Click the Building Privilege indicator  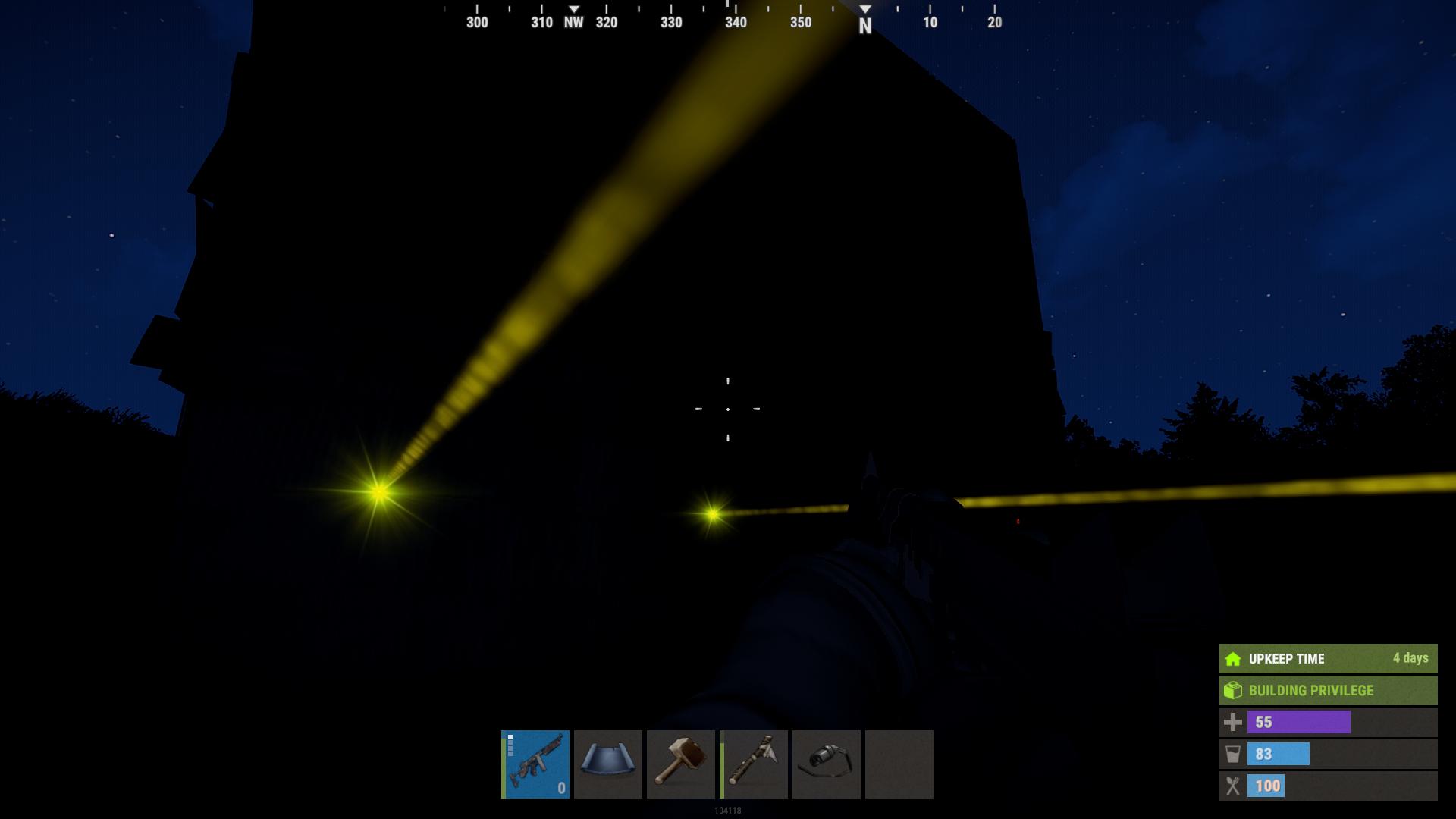[1328, 690]
